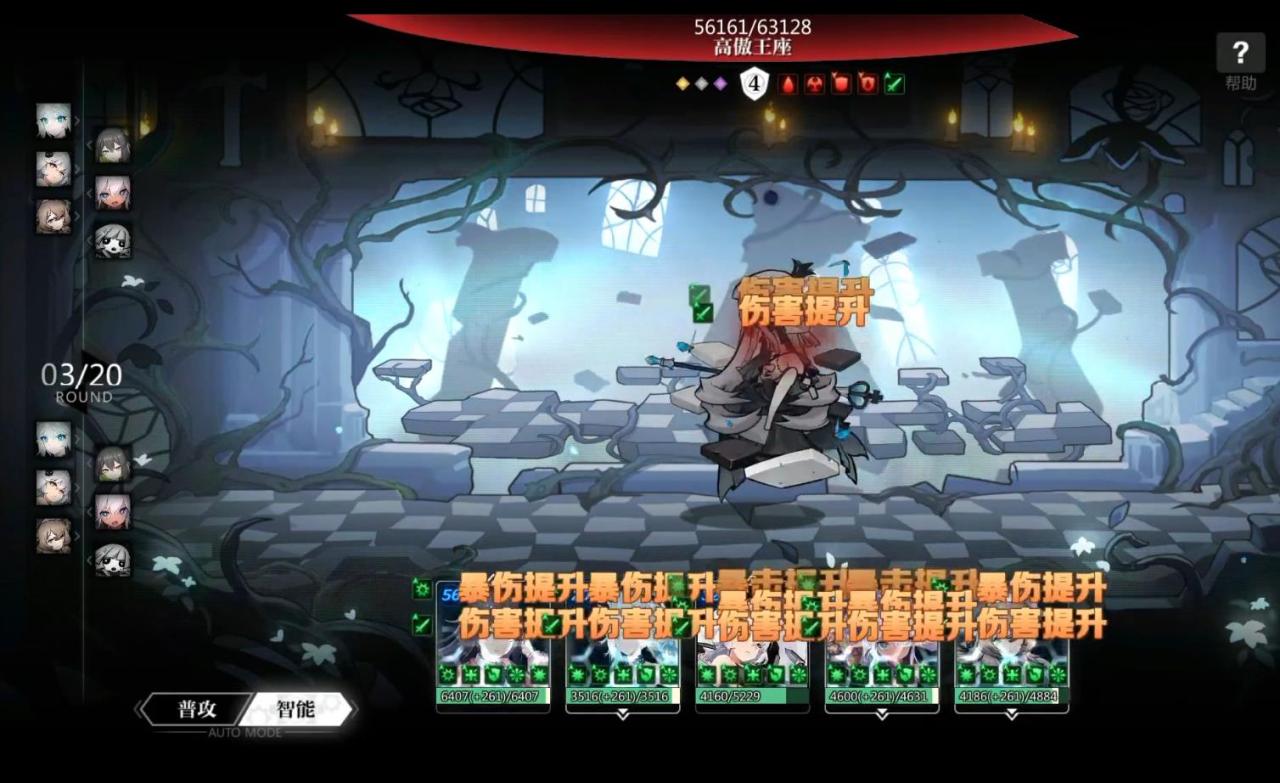
Task: Expand the arrow beneath the 4186 HP card
Action: [1011, 715]
